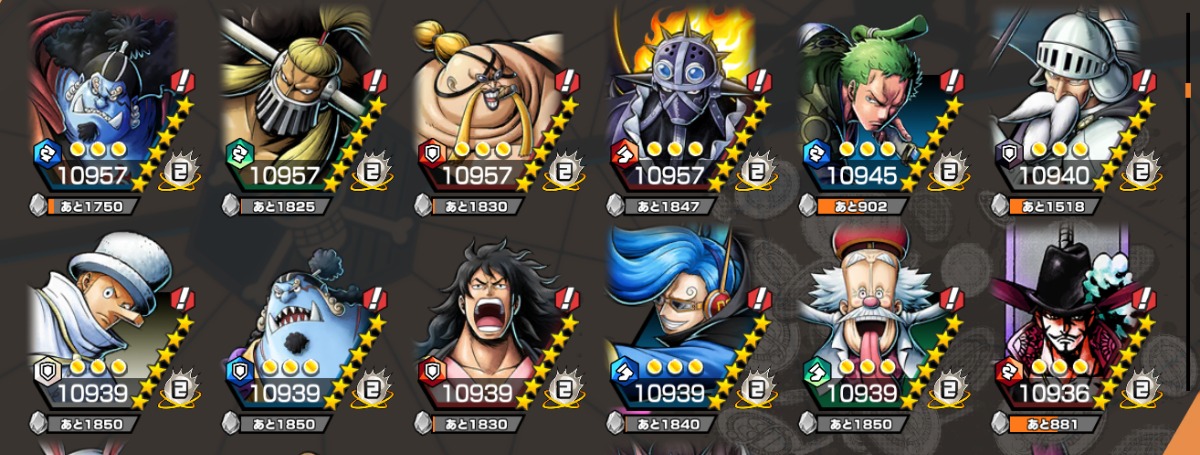
Task: Select the Jinbe card with power 10957
Action: click(x=105, y=100)
